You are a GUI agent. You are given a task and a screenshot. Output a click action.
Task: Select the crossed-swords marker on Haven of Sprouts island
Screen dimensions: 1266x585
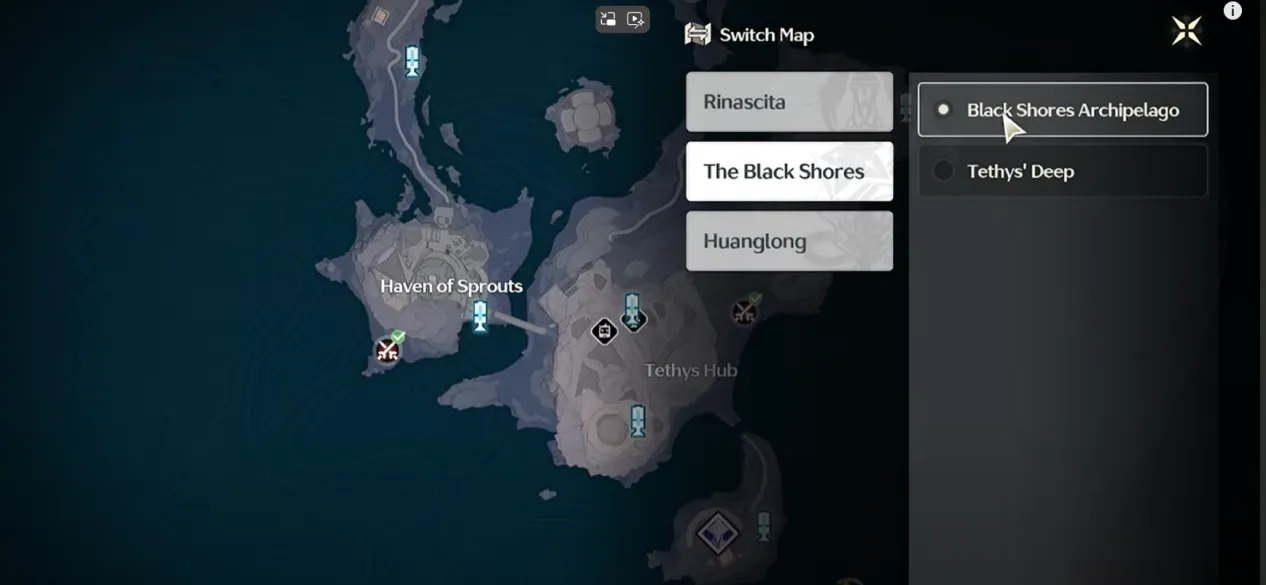[387, 350]
